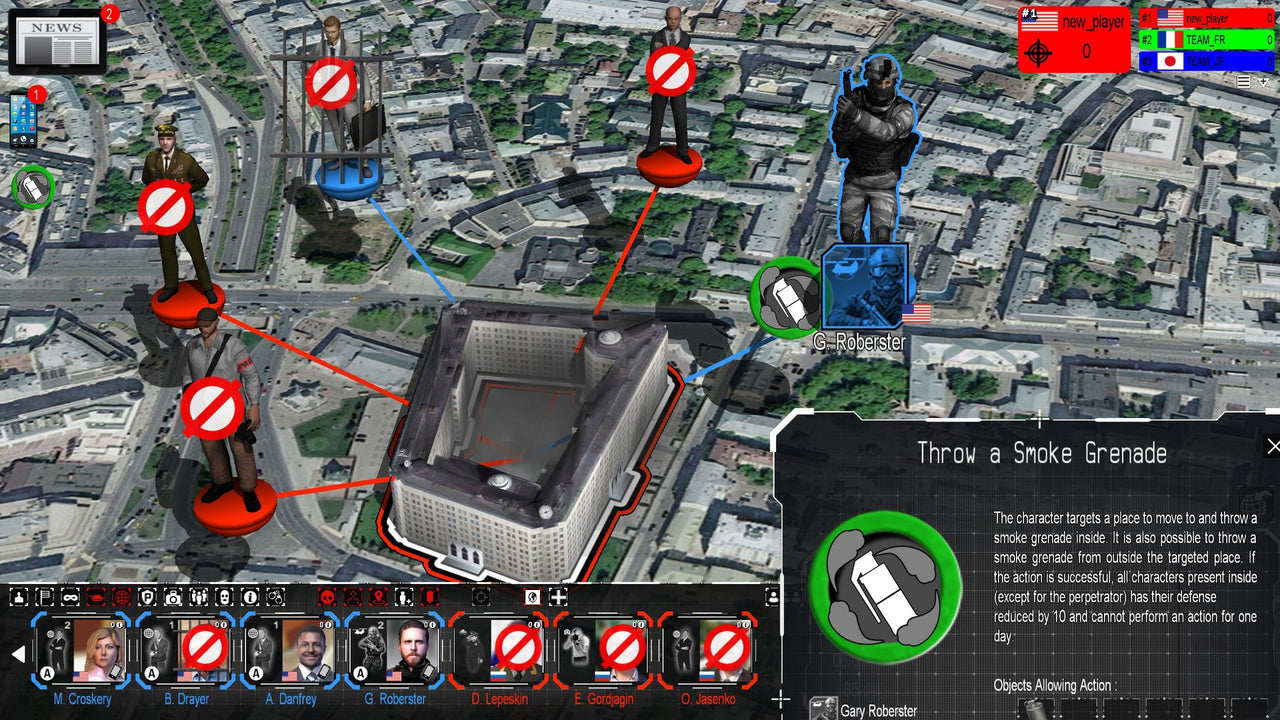The image size is (1280, 720).
Task: Select the red car action icon in the toolbar
Action: coord(96,596)
